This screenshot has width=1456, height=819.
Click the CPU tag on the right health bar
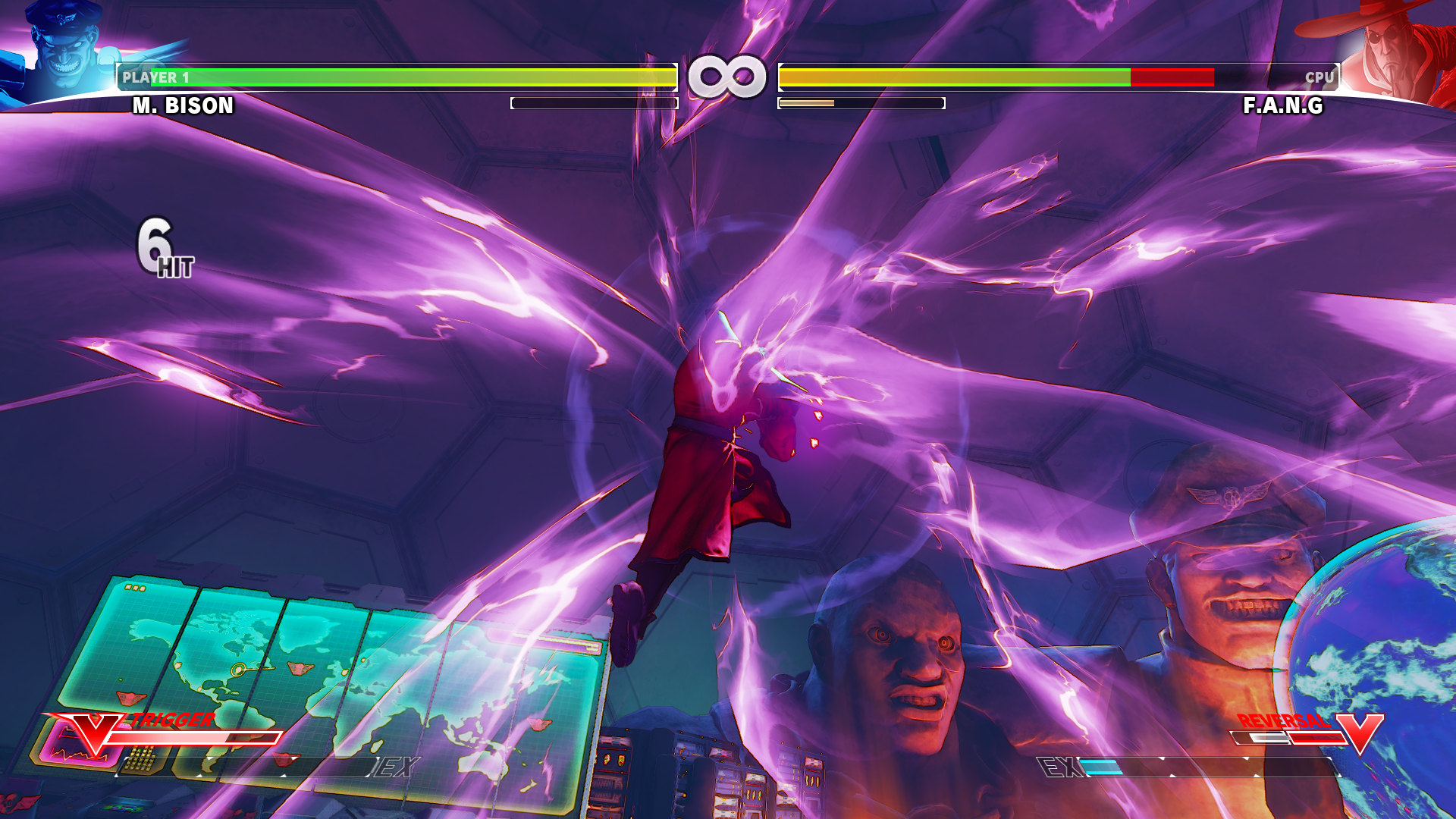pos(1320,76)
